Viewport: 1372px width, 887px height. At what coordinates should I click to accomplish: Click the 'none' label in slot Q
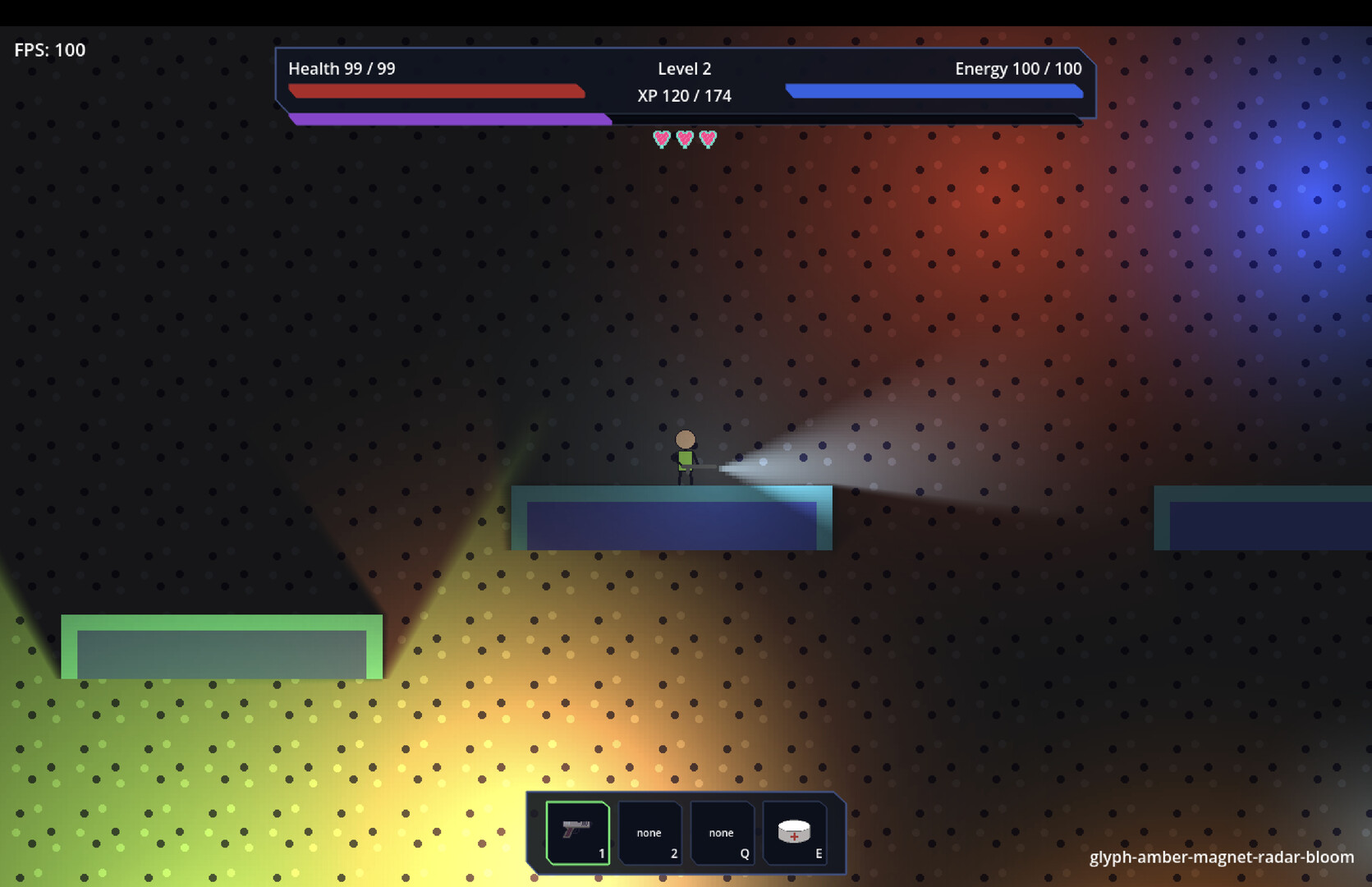[722, 833]
